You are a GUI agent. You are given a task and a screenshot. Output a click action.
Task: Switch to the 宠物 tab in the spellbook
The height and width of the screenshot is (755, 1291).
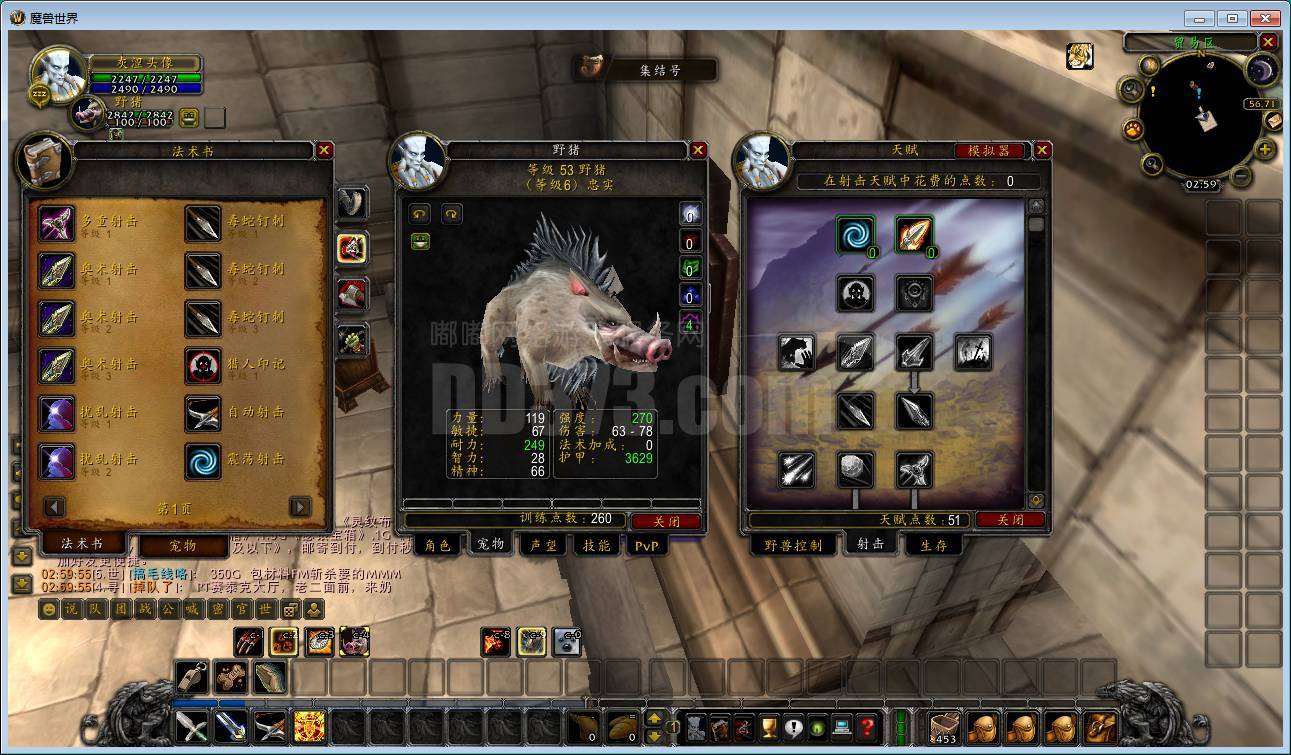pyautogui.click(x=183, y=546)
